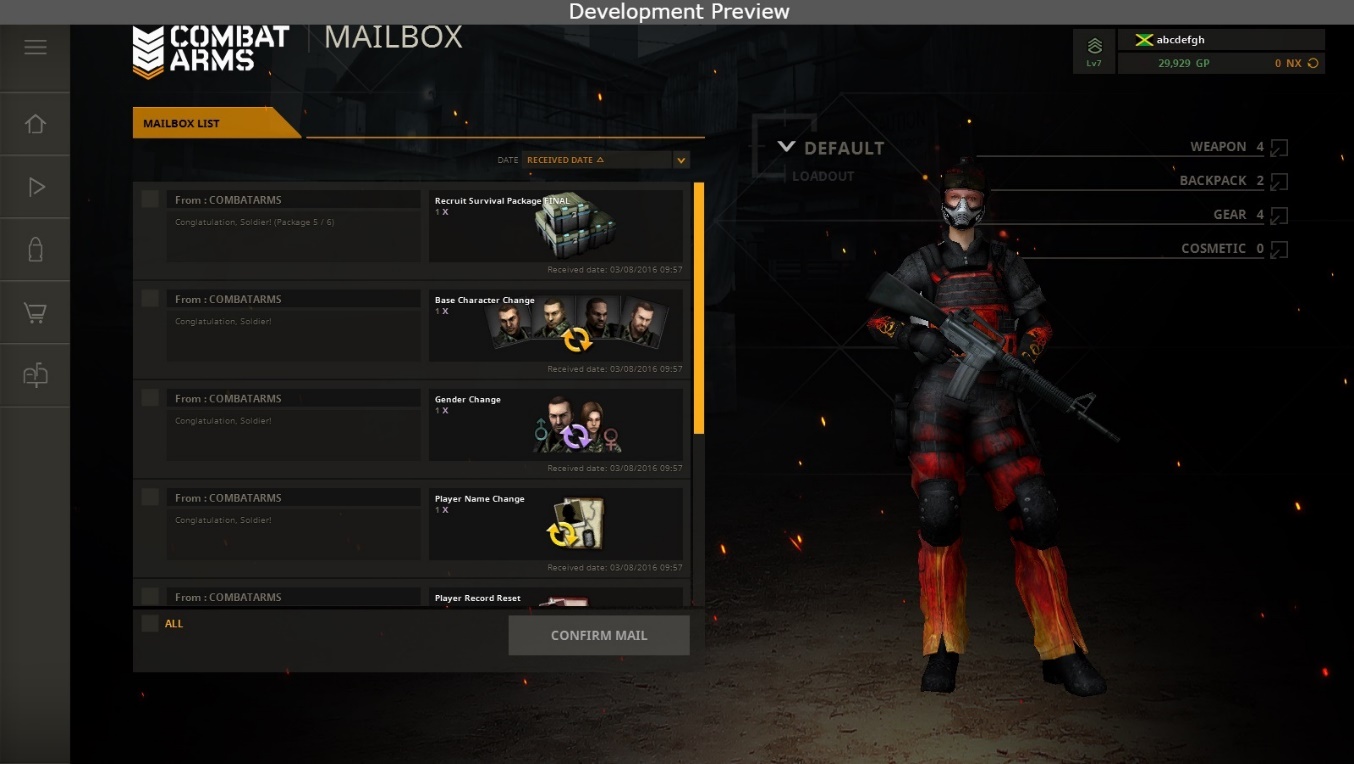Image resolution: width=1354 pixels, height=764 pixels.
Task: Open the Cosmetic loadout category
Action: tap(1278, 249)
